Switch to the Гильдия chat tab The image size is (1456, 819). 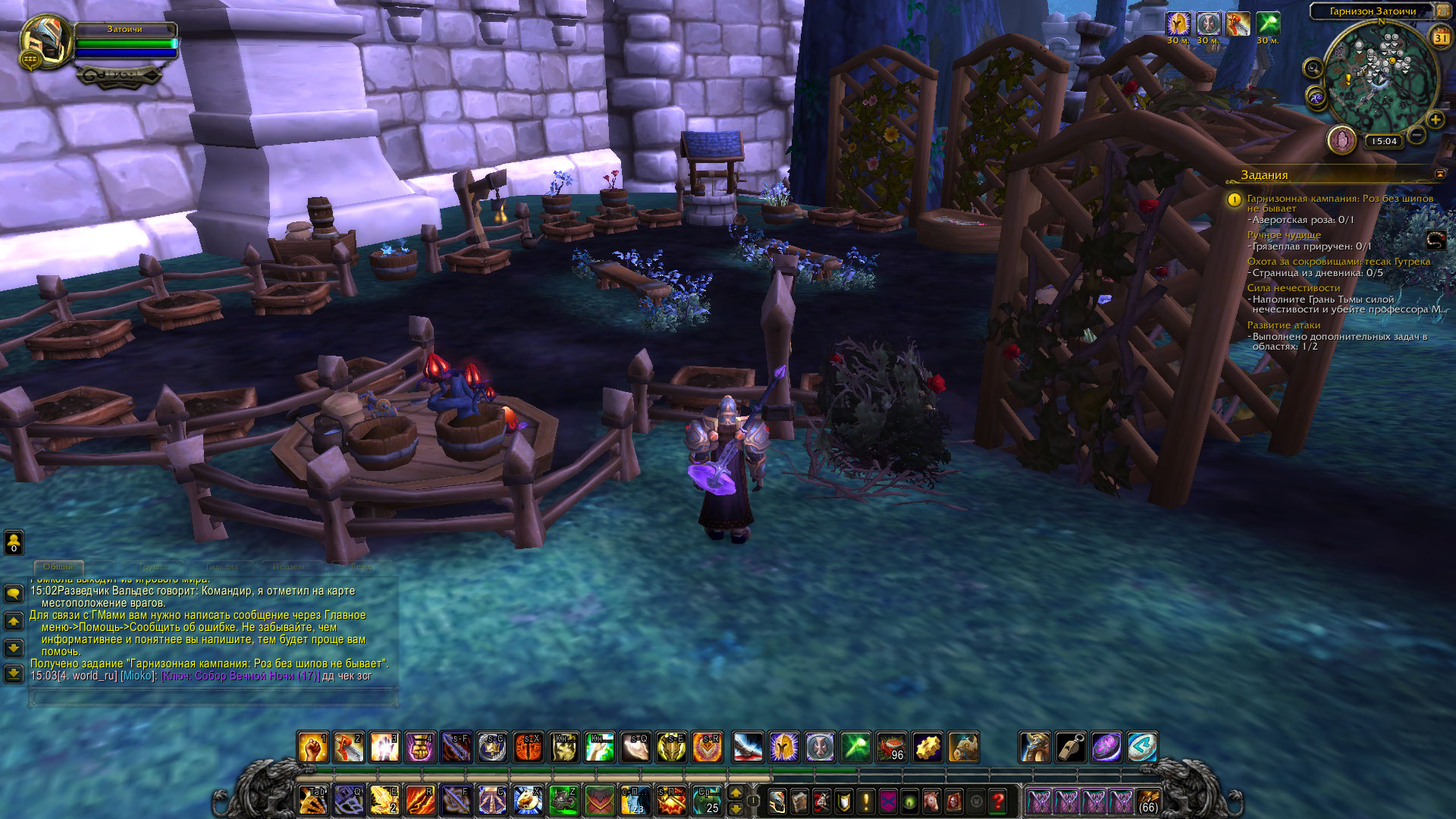(x=222, y=566)
